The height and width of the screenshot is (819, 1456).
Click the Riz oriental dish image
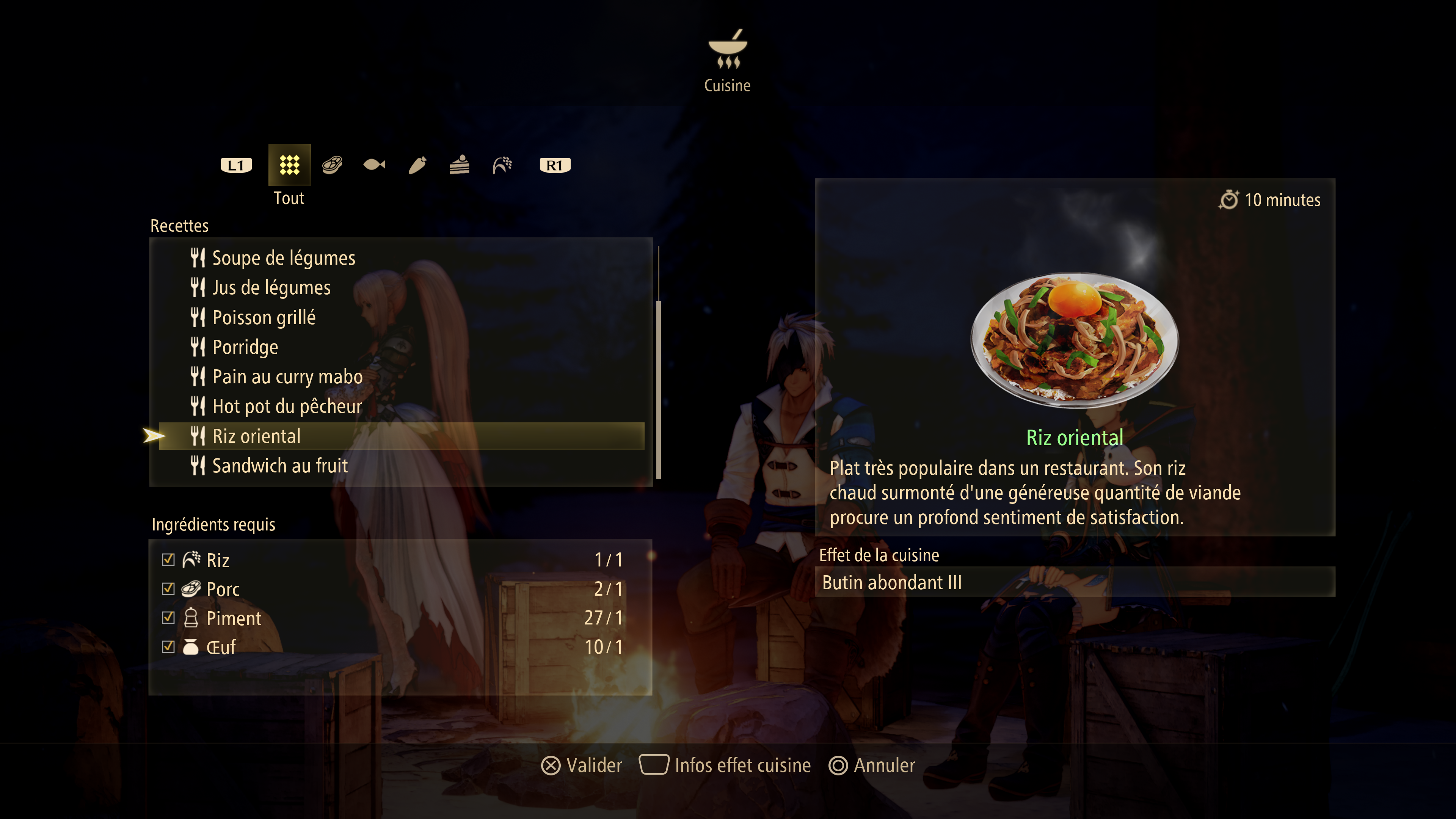tap(1074, 340)
